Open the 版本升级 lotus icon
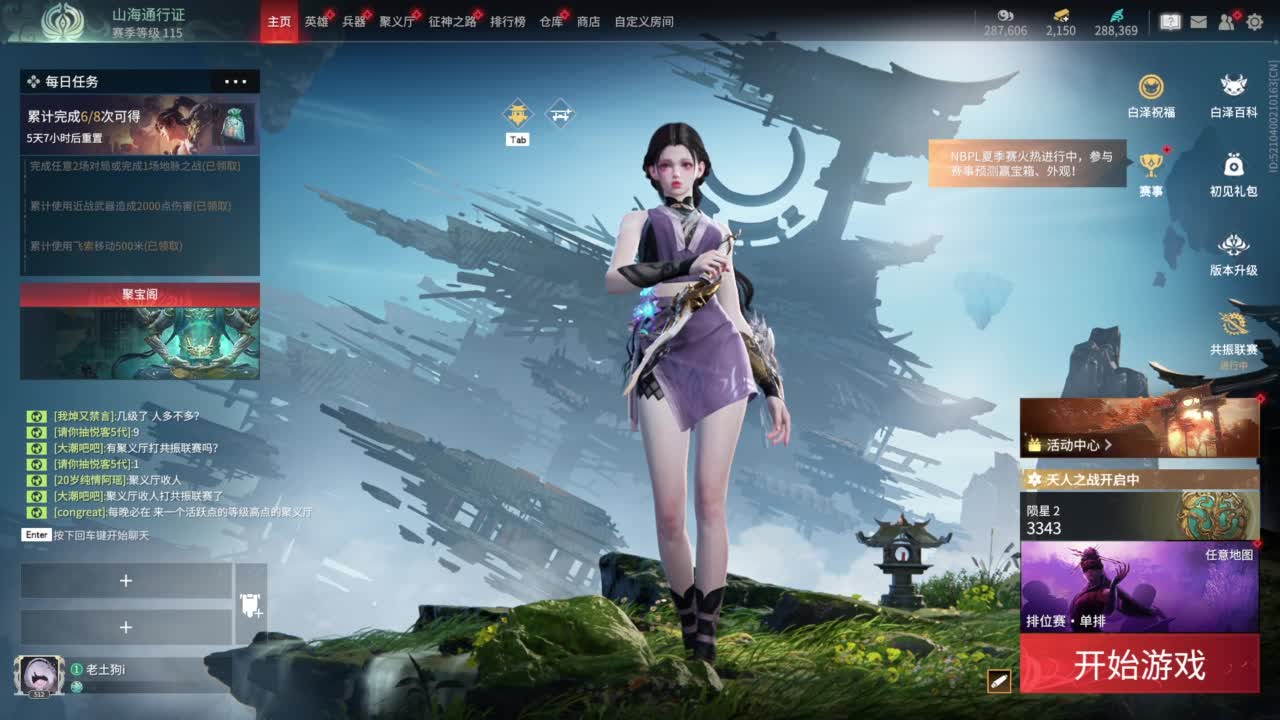 pyautogui.click(x=1233, y=243)
